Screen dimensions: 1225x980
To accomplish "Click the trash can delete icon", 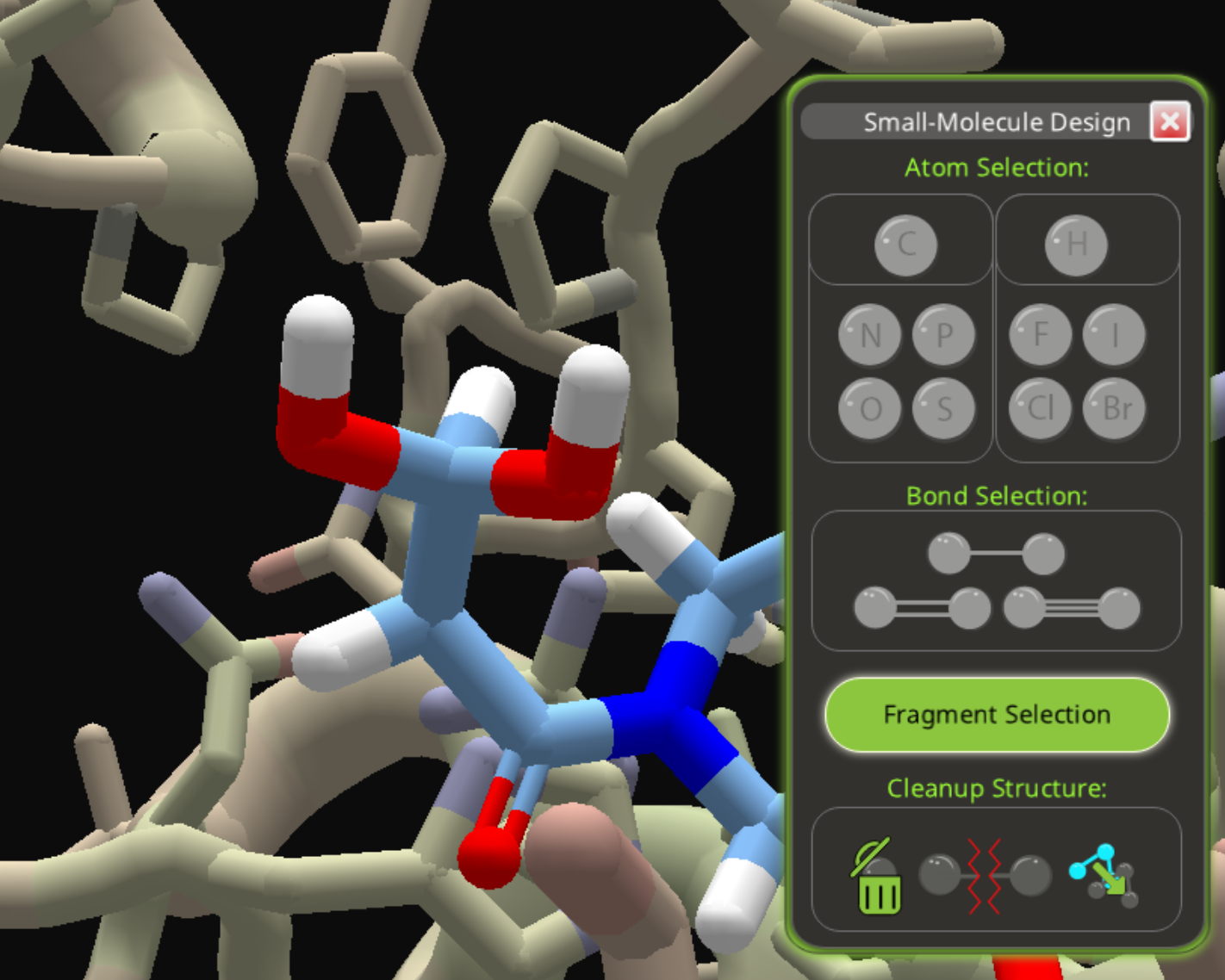I will (878, 878).
